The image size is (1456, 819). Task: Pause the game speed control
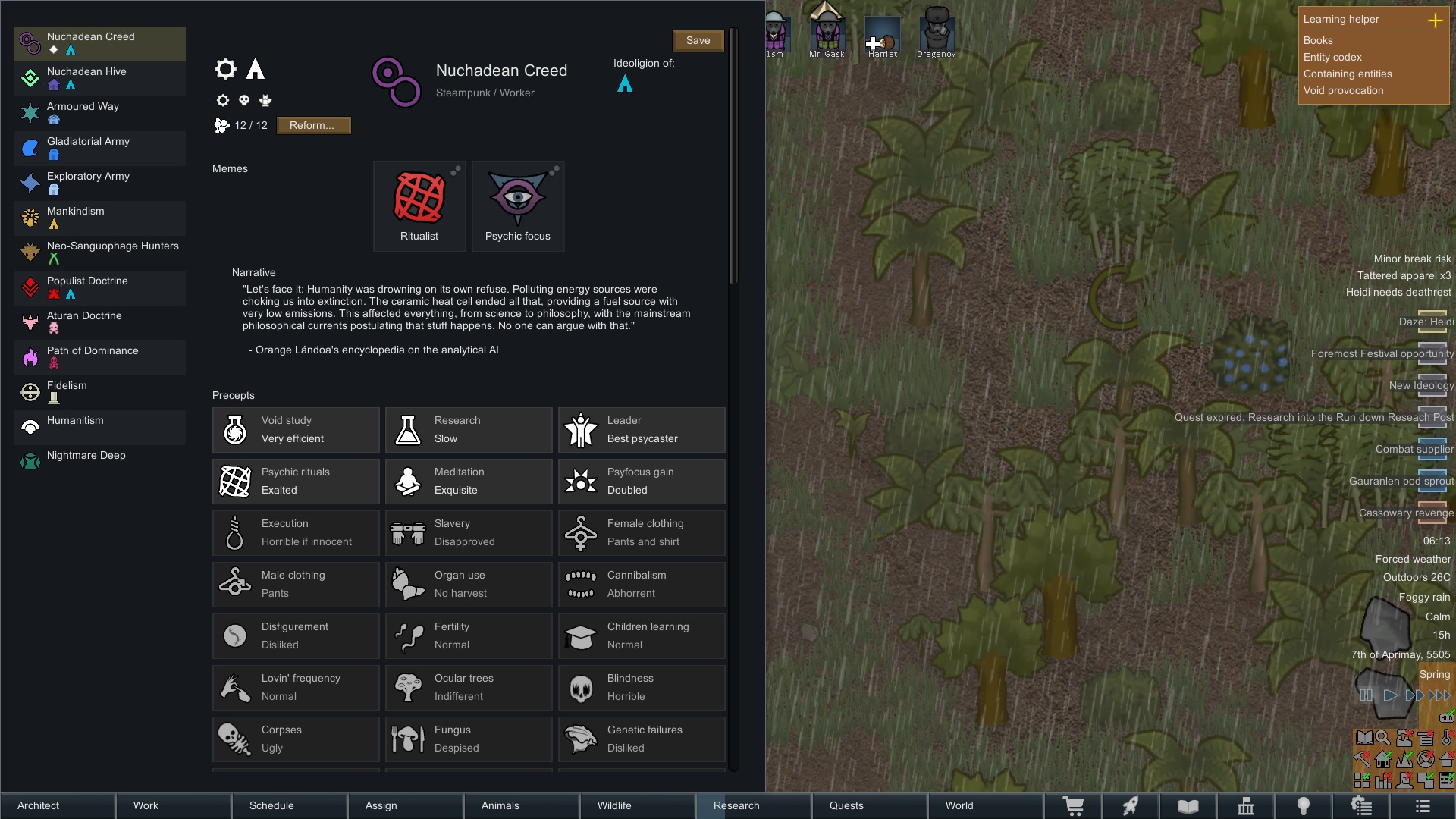[x=1366, y=695]
